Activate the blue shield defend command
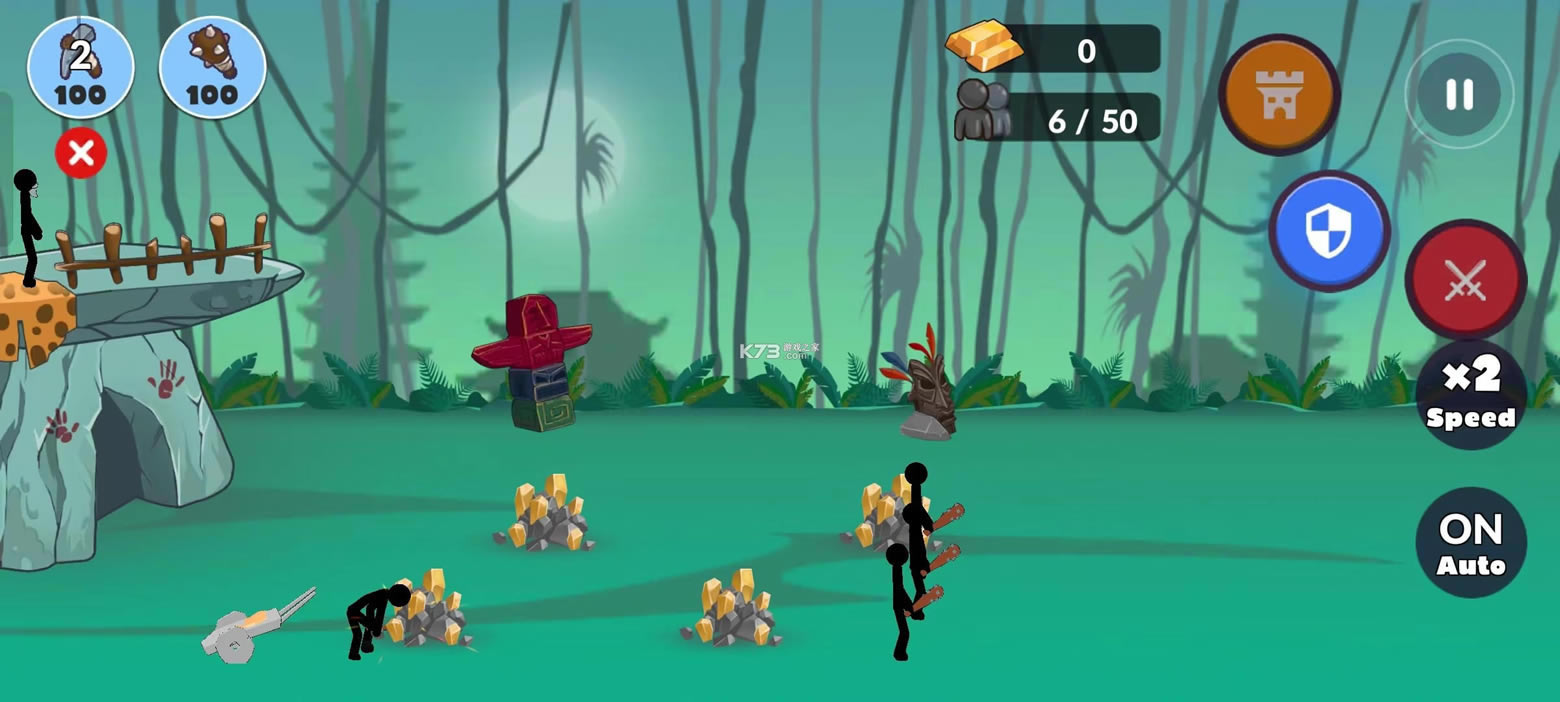This screenshot has width=1560, height=702. click(1329, 231)
